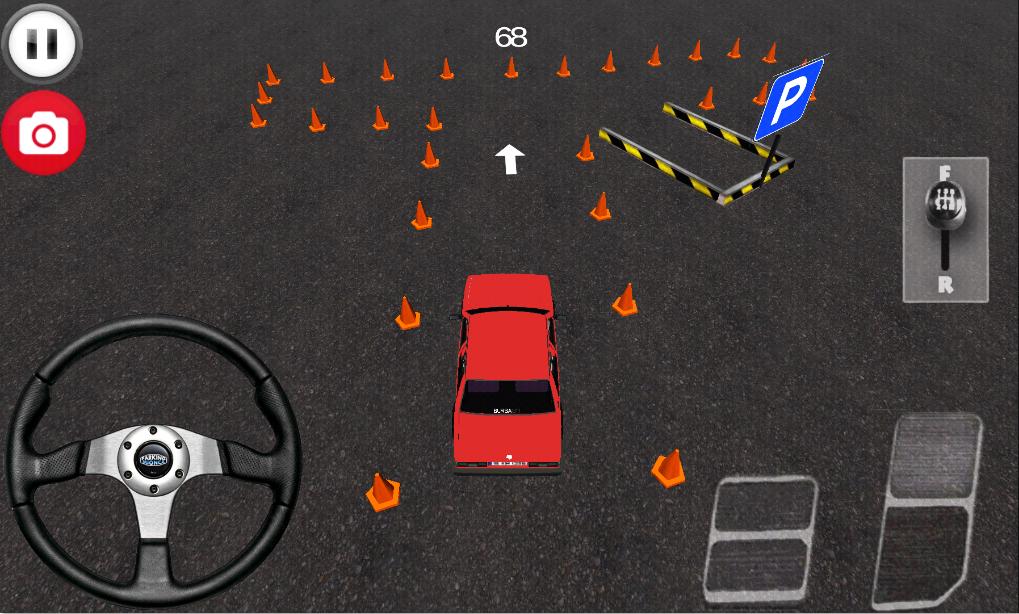This screenshot has height=614, width=1019.
Task: Grab the steering wheel control
Action: point(153,460)
